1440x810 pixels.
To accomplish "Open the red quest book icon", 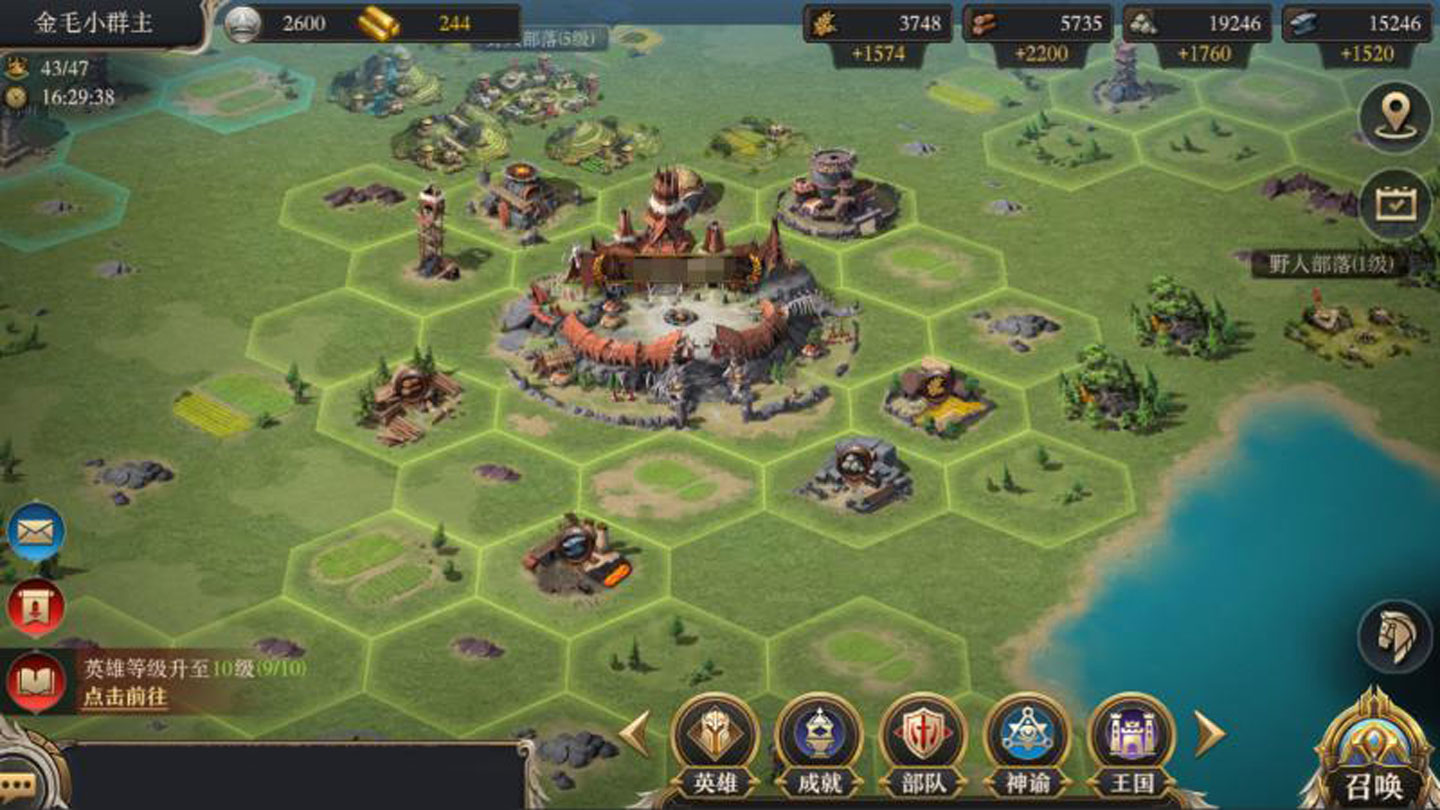I will 36,682.
